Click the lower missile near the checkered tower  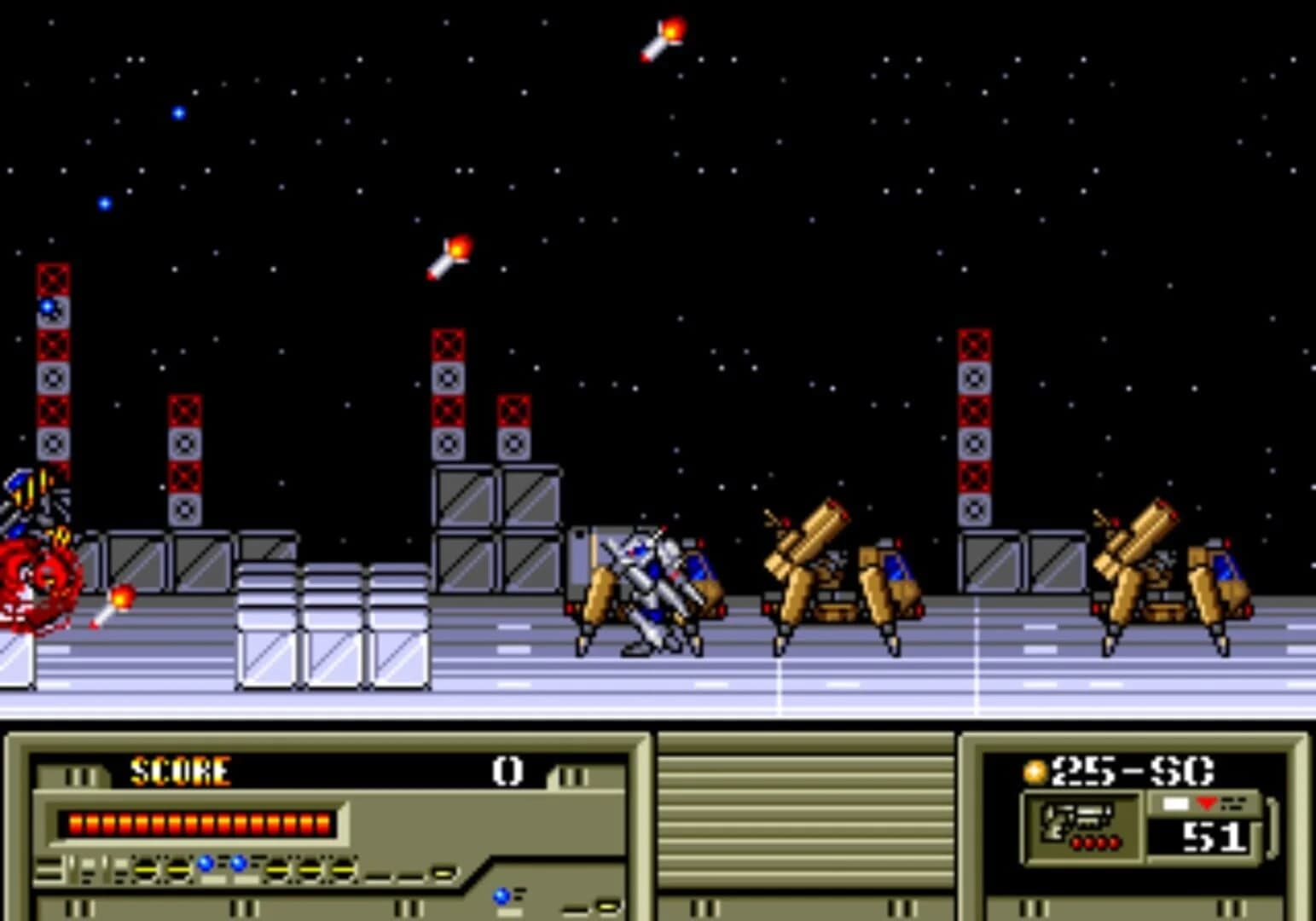click(x=447, y=256)
